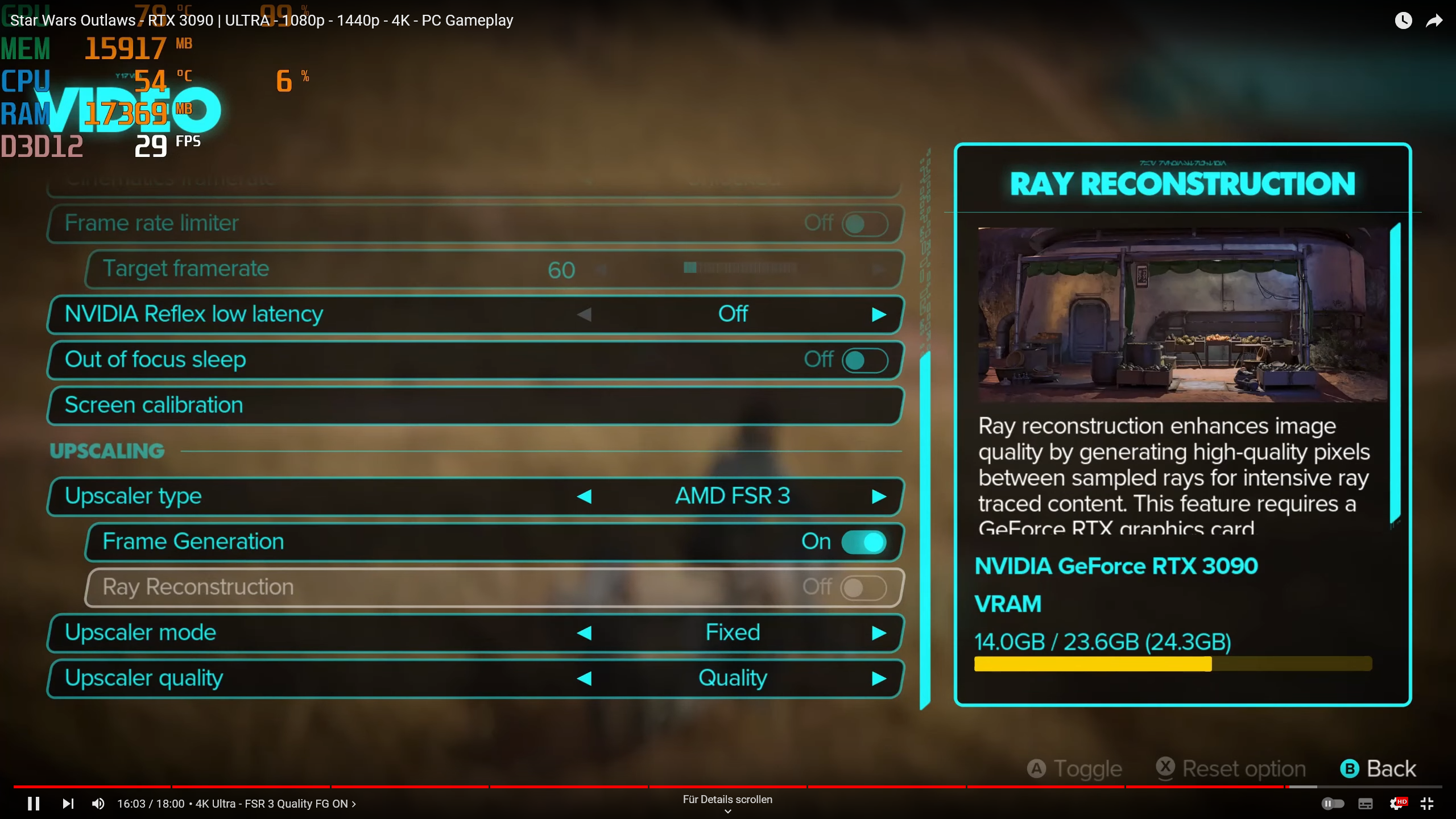This screenshot has height=819, width=1456.
Task: Open the quality settings gear with HD badge
Action: (x=1397, y=803)
